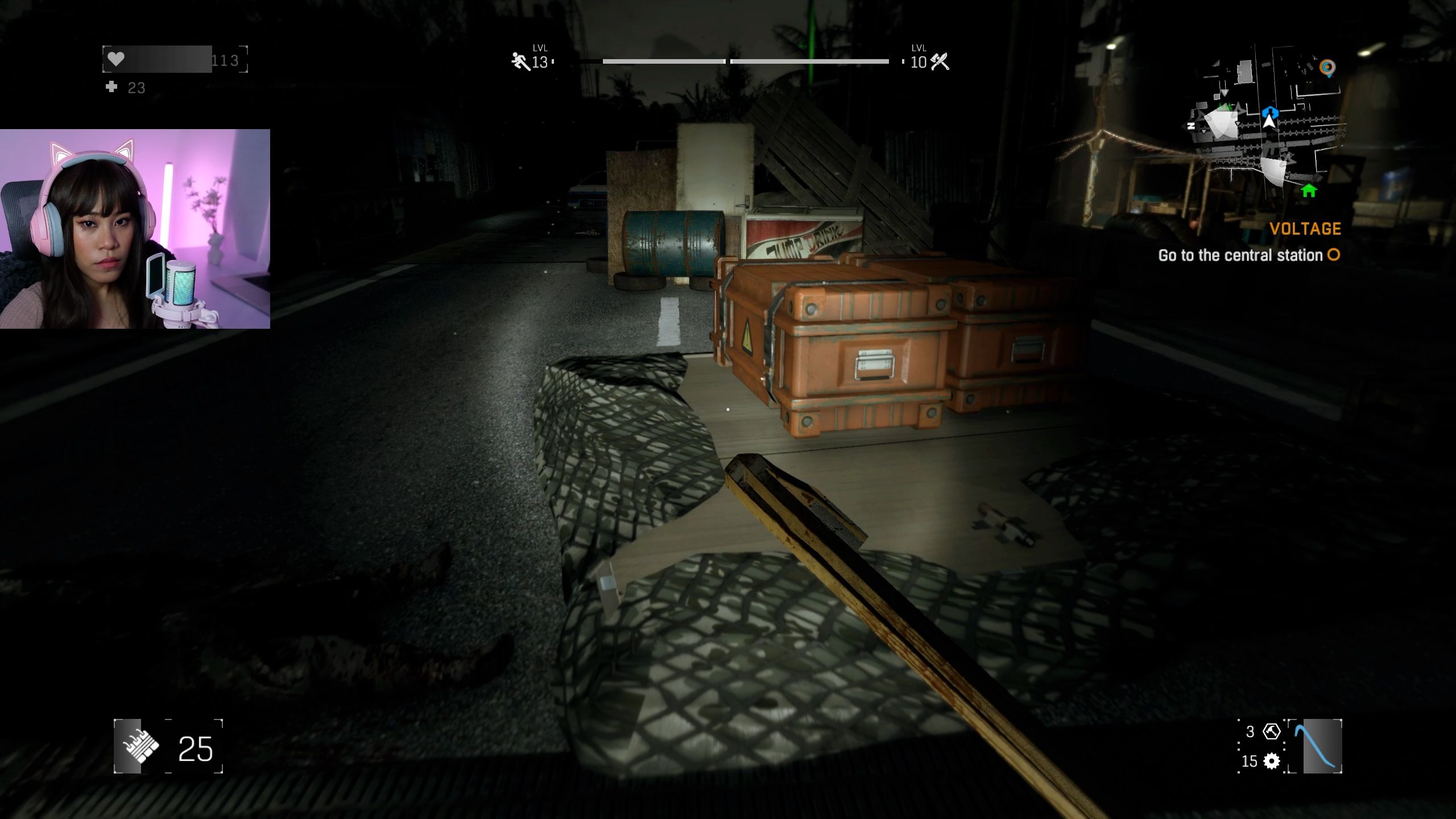The height and width of the screenshot is (819, 1456).
Task: Click the power level crossed-tools icon
Action: (x=940, y=61)
